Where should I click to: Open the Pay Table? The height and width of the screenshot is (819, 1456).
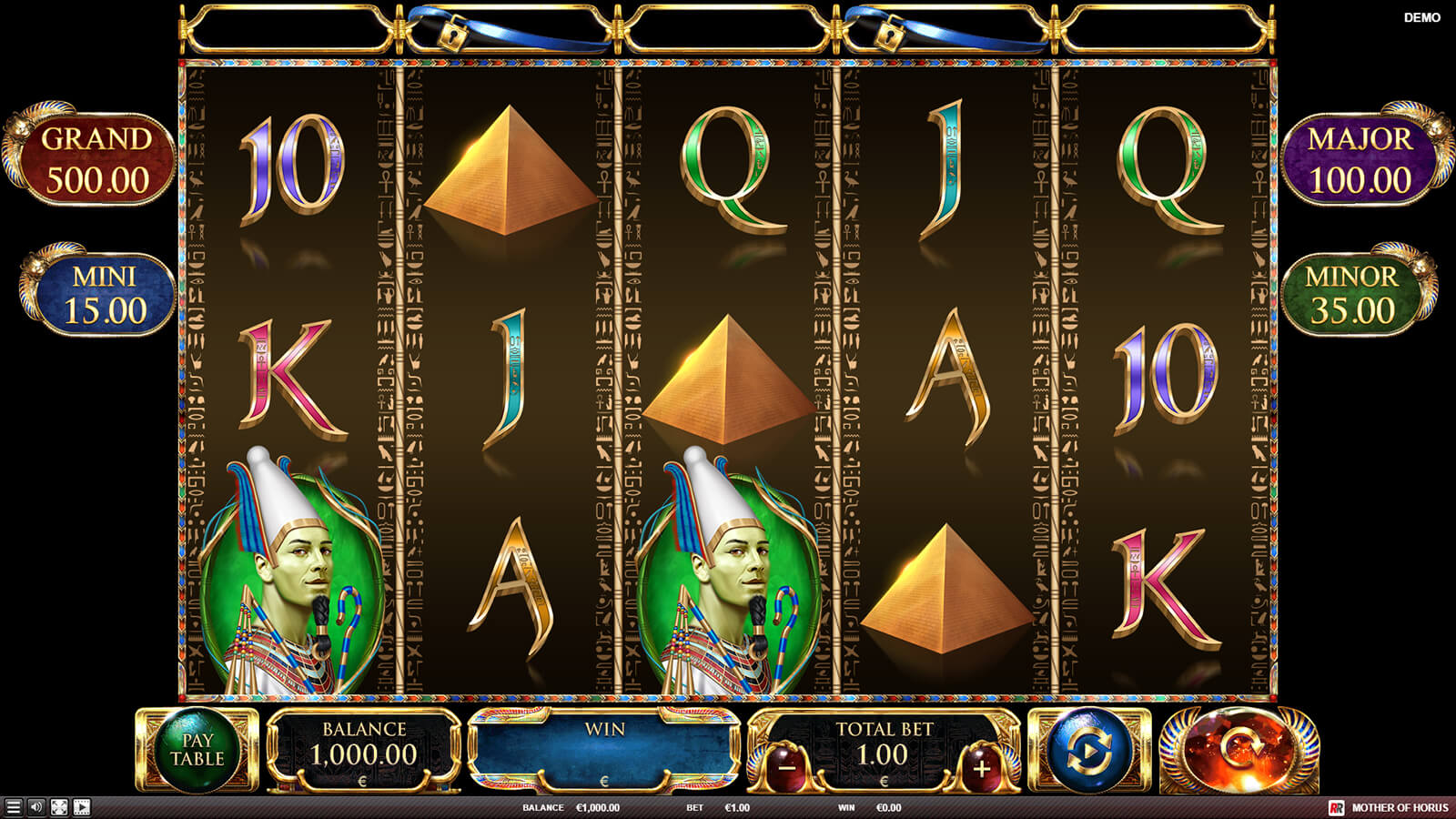(x=197, y=751)
